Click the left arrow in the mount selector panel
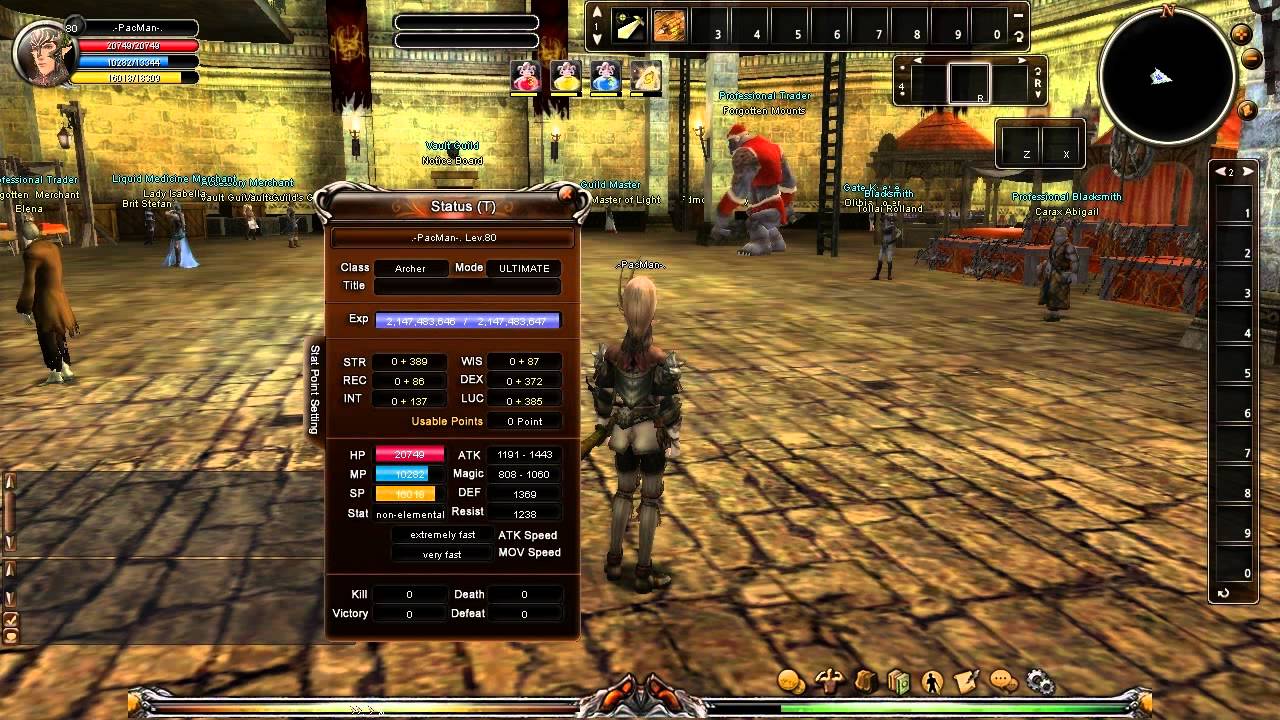This screenshot has height=720, width=1280. tap(916, 60)
